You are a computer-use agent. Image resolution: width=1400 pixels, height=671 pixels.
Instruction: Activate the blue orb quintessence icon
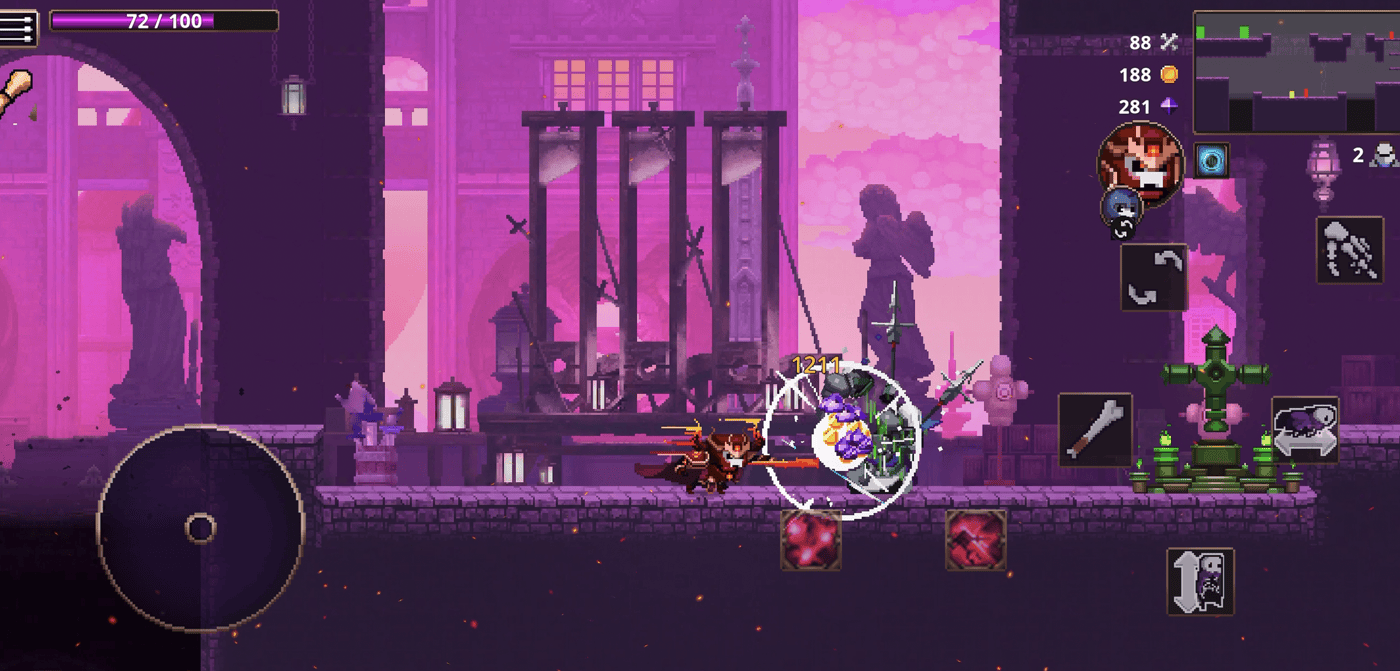[x=1212, y=160]
